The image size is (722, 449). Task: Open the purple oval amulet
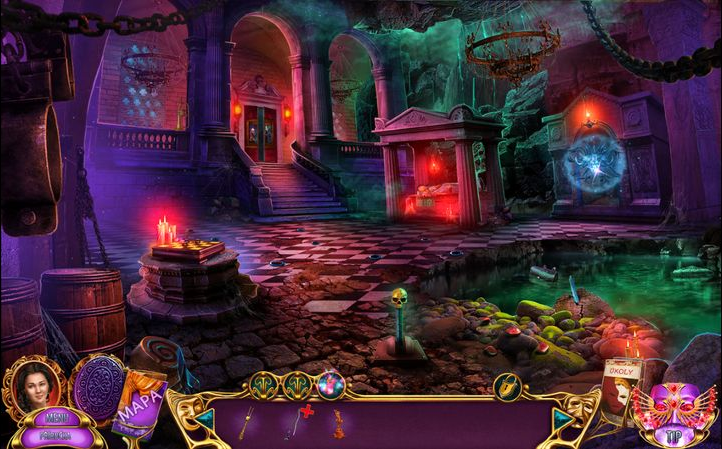(x=96, y=384)
